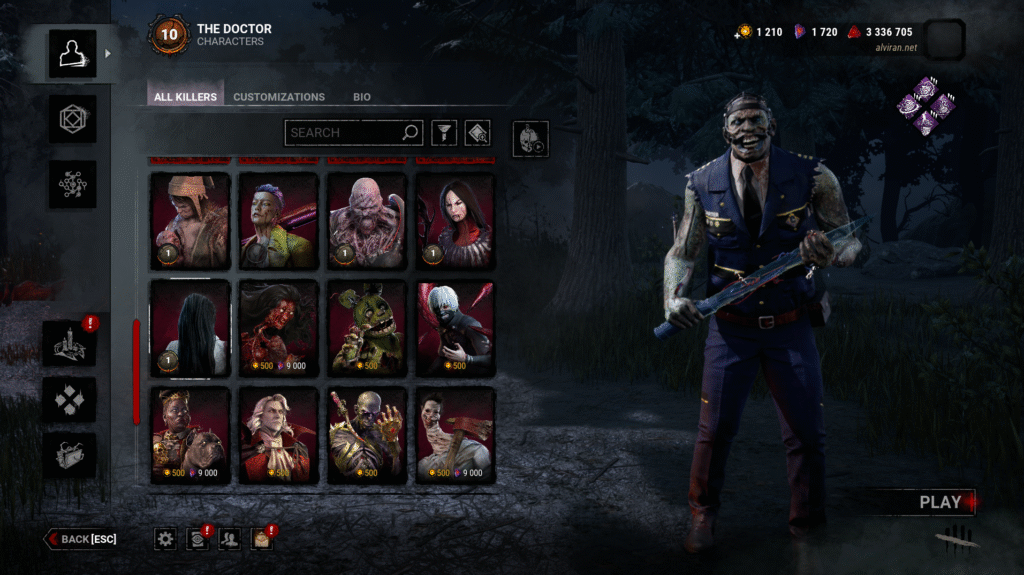Image resolution: width=1024 pixels, height=575 pixels.
Task: Open the funnel filter options
Action: click(x=443, y=133)
